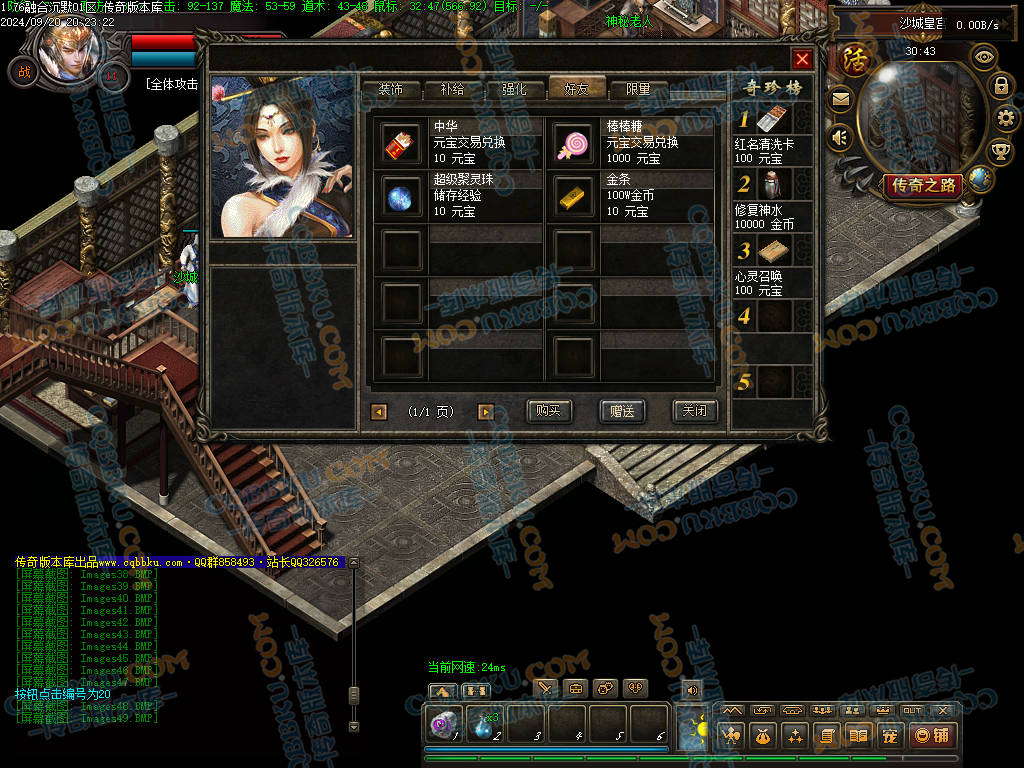
Task: Open the 补给 supplies tab
Action: (452, 89)
